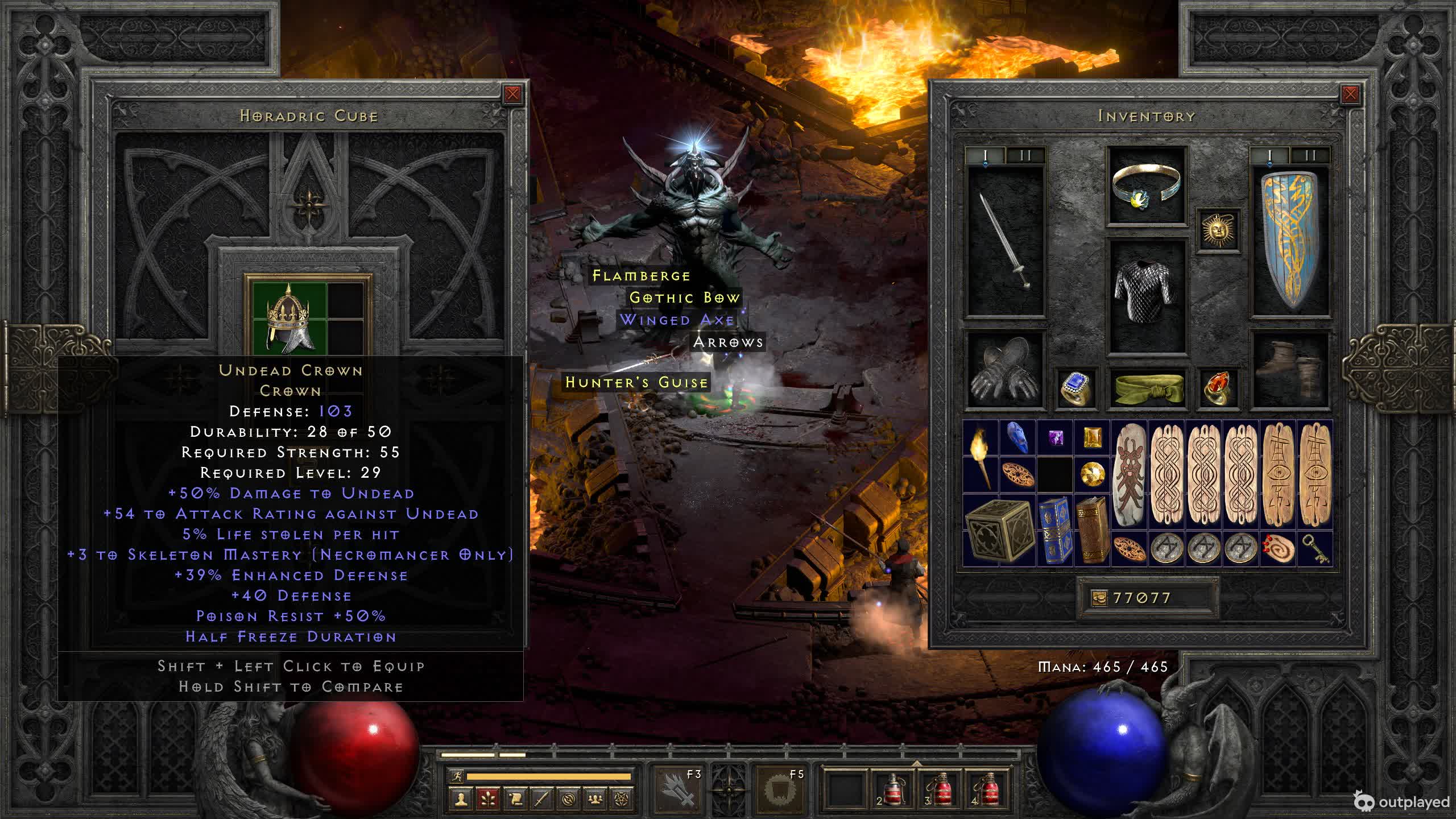The height and width of the screenshot is (819, 1456).
Task: Open the pentagram menu button
Action: coord(622,799)
